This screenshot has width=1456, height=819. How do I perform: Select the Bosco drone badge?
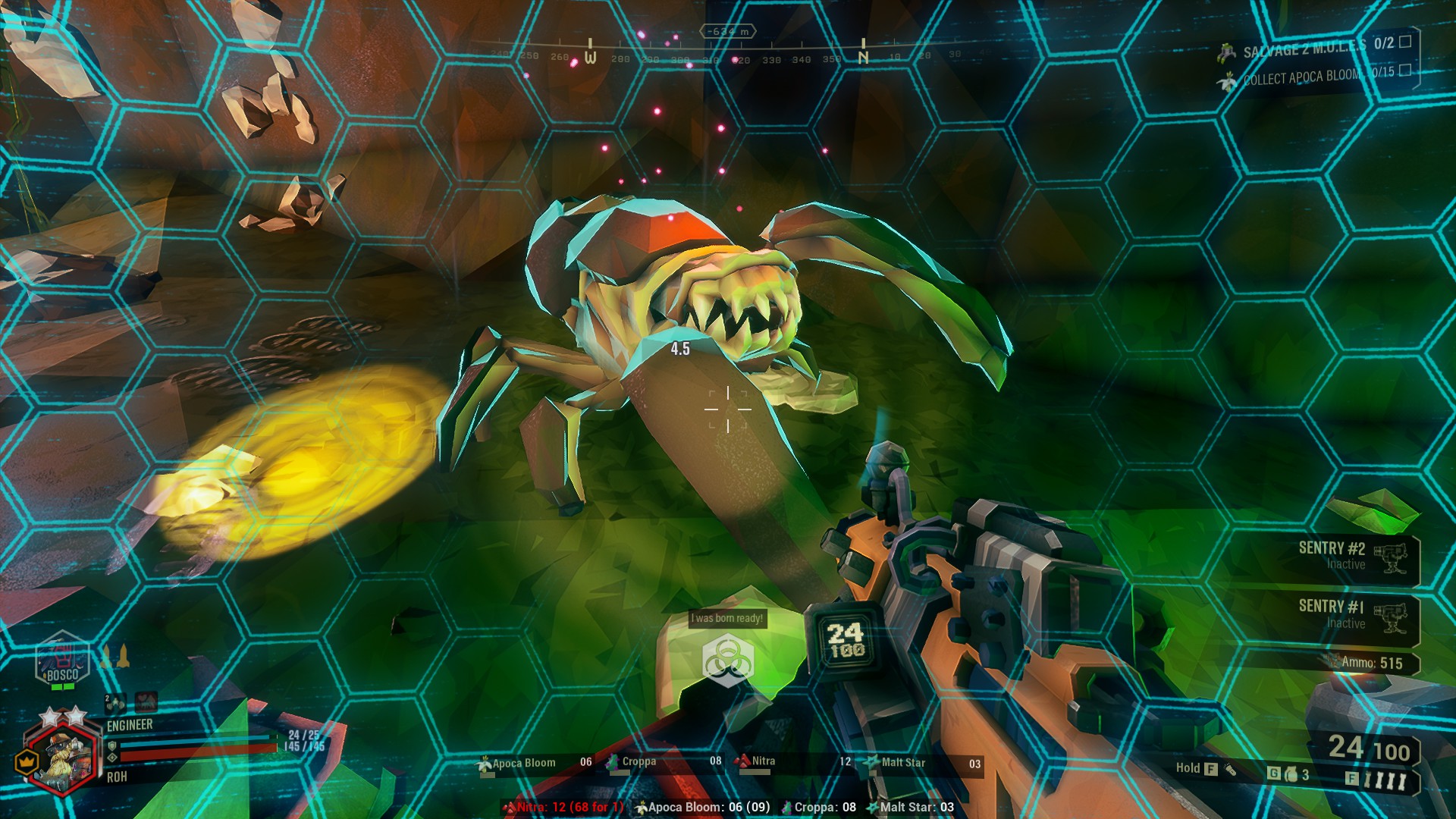click(x=62, y=661)
